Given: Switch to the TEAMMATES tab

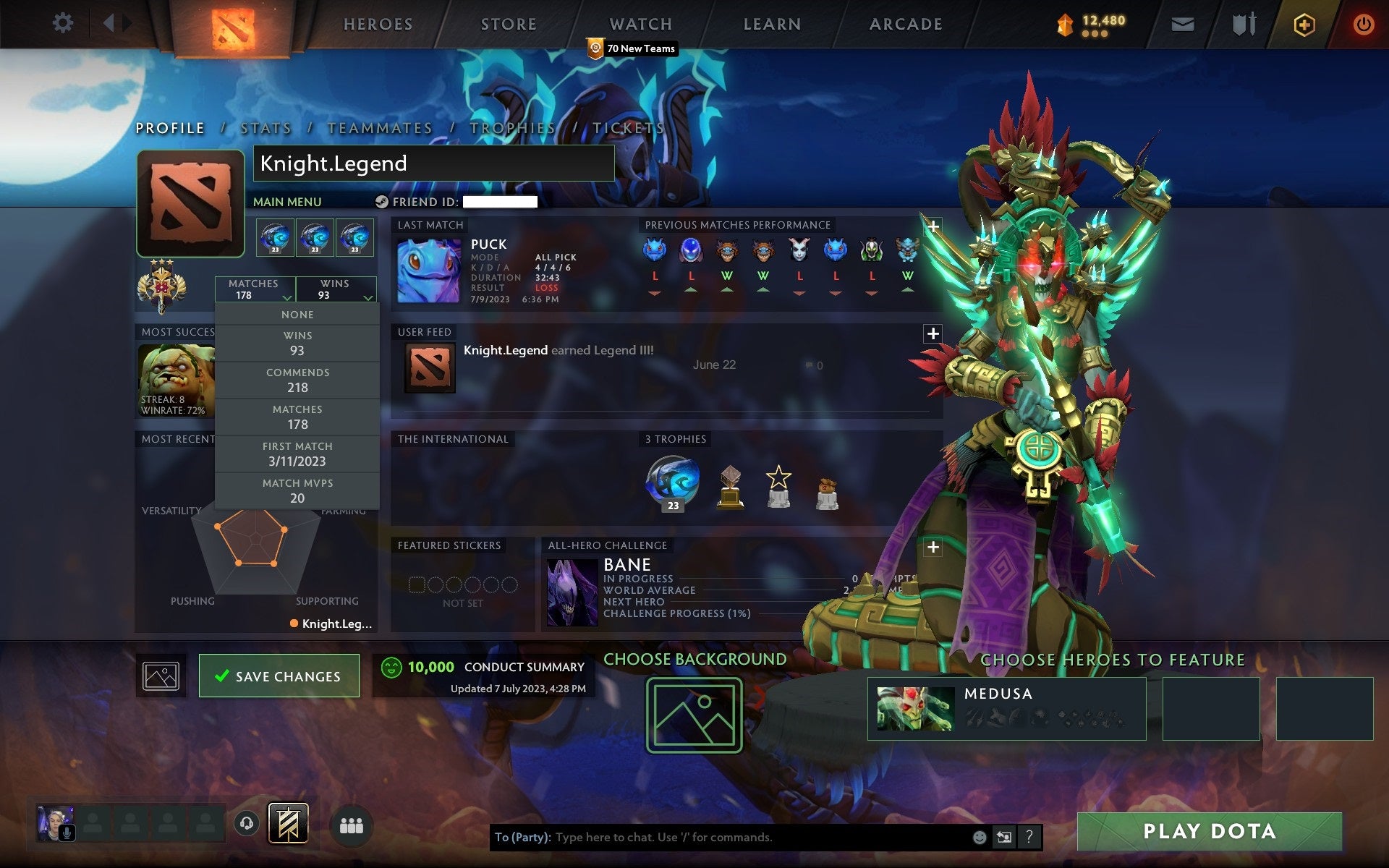Looking at the screenshot, I should 380,127.
